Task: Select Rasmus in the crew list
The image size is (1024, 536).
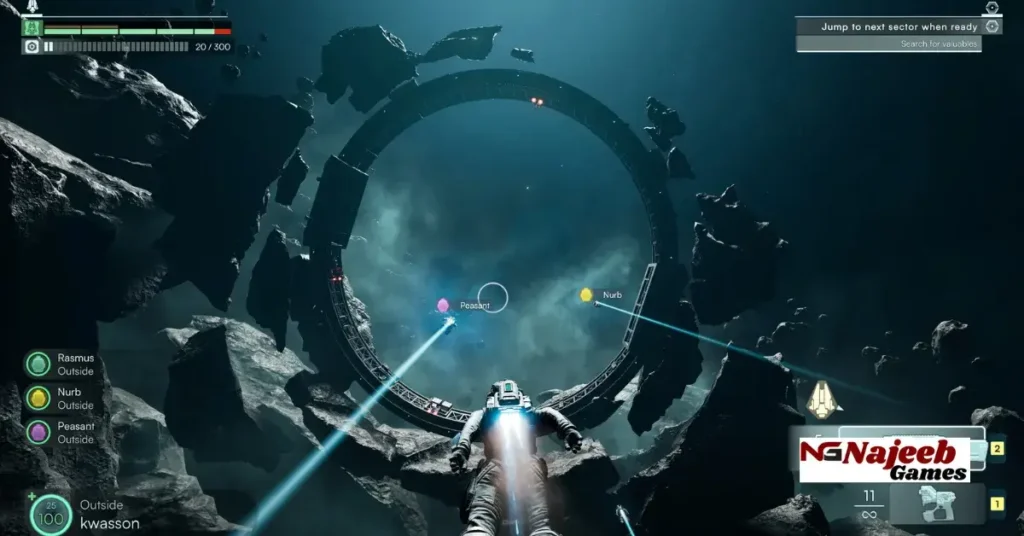Action: (x=39, y=364)
